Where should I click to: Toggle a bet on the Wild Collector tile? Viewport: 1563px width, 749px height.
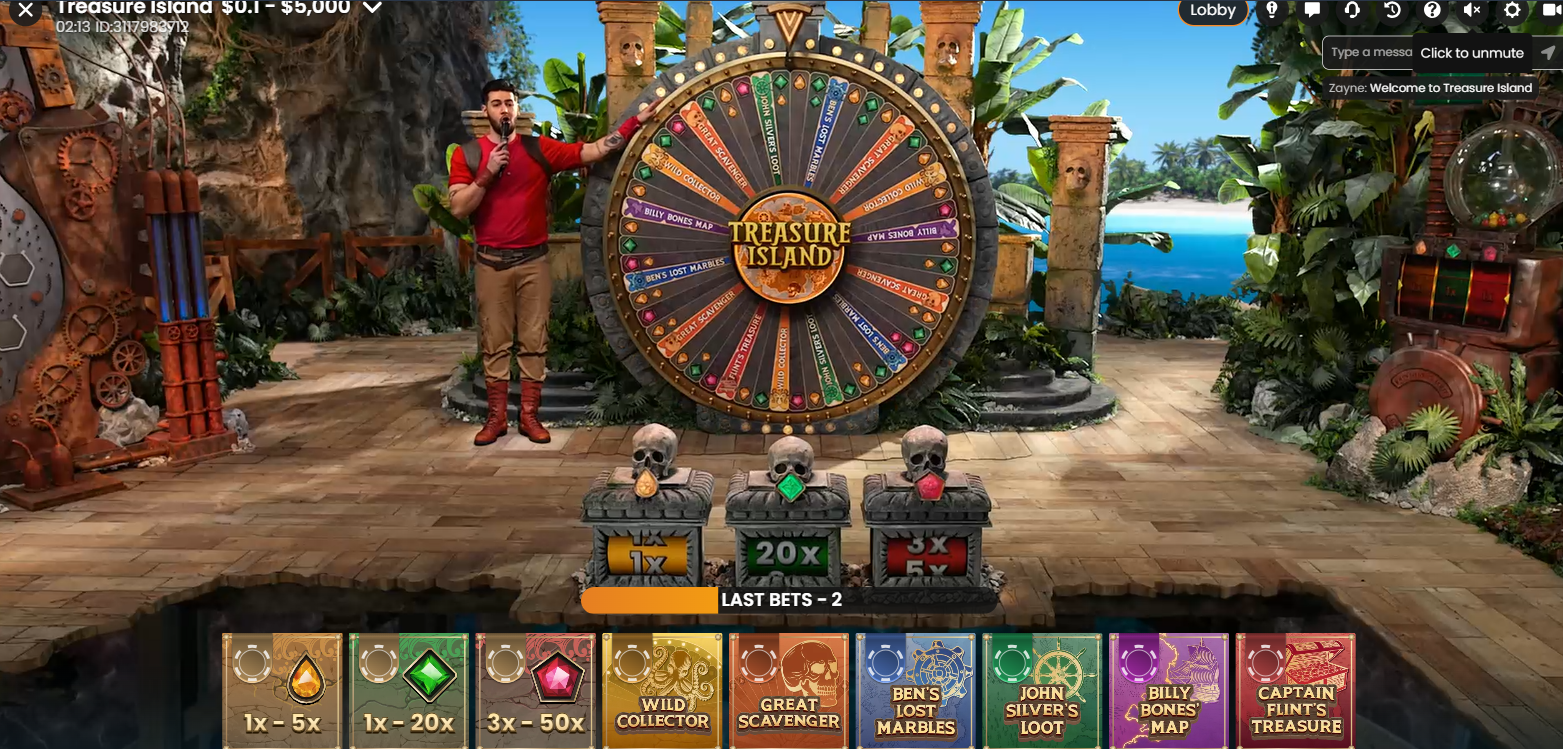click(x=661, y=688)
